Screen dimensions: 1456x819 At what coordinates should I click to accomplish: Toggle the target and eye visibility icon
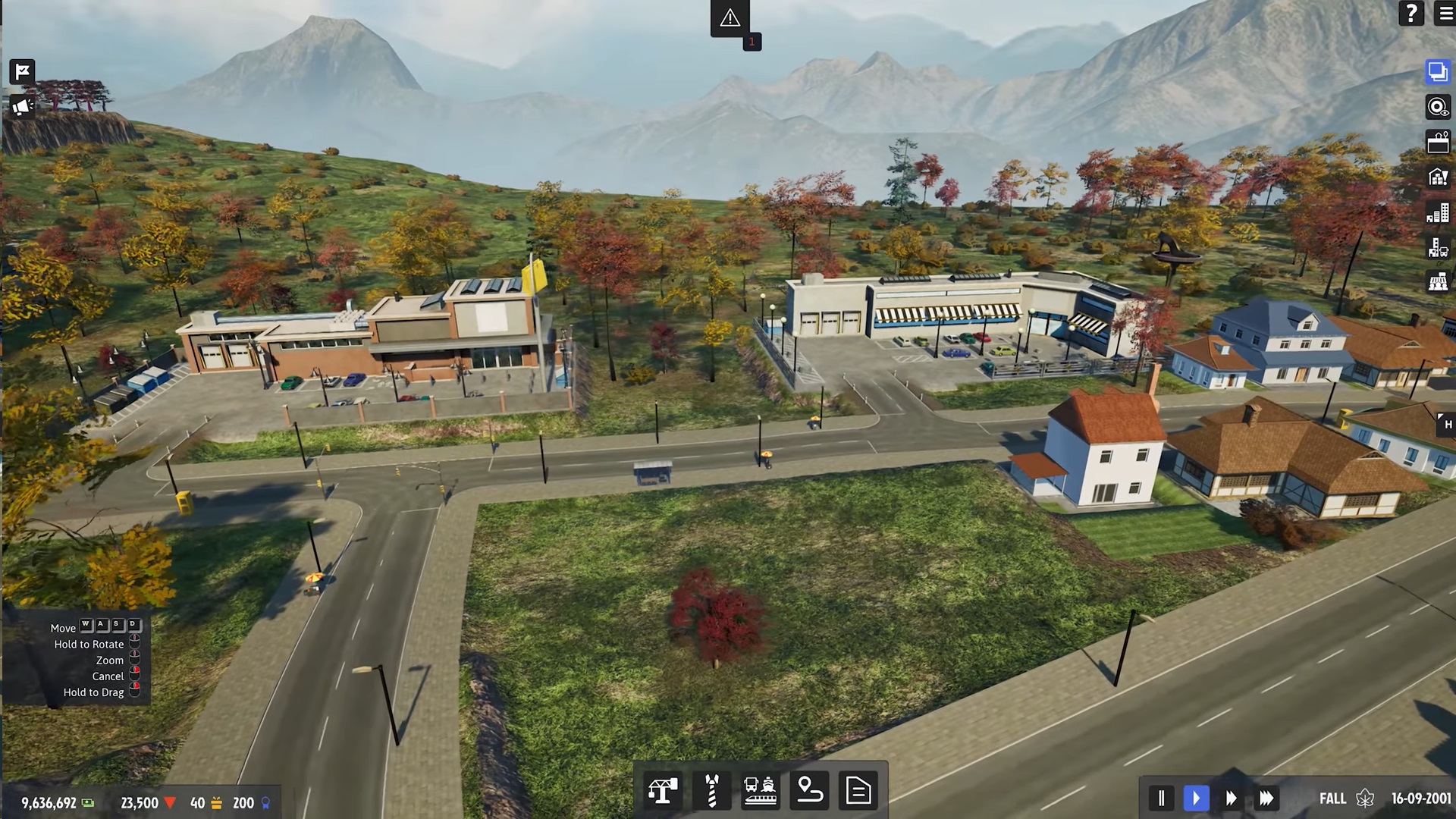coord(1437,107)
